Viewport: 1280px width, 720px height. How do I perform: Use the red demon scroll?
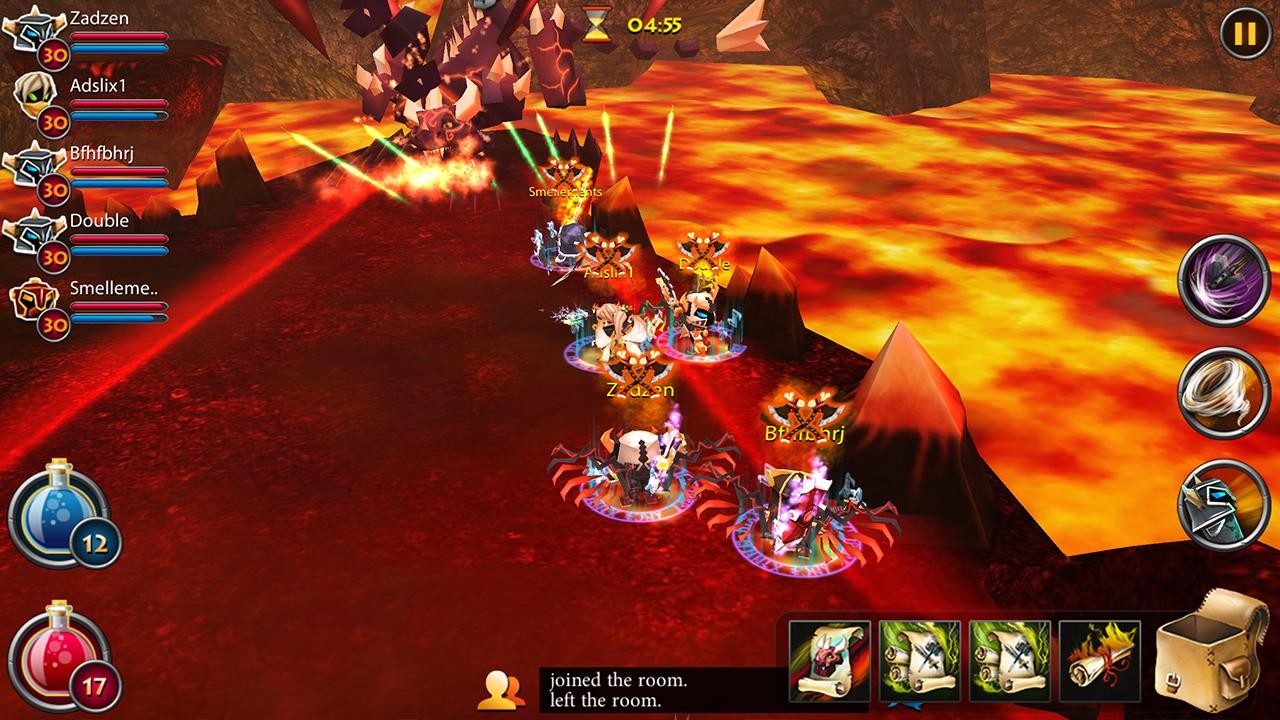tap(829, 660)
